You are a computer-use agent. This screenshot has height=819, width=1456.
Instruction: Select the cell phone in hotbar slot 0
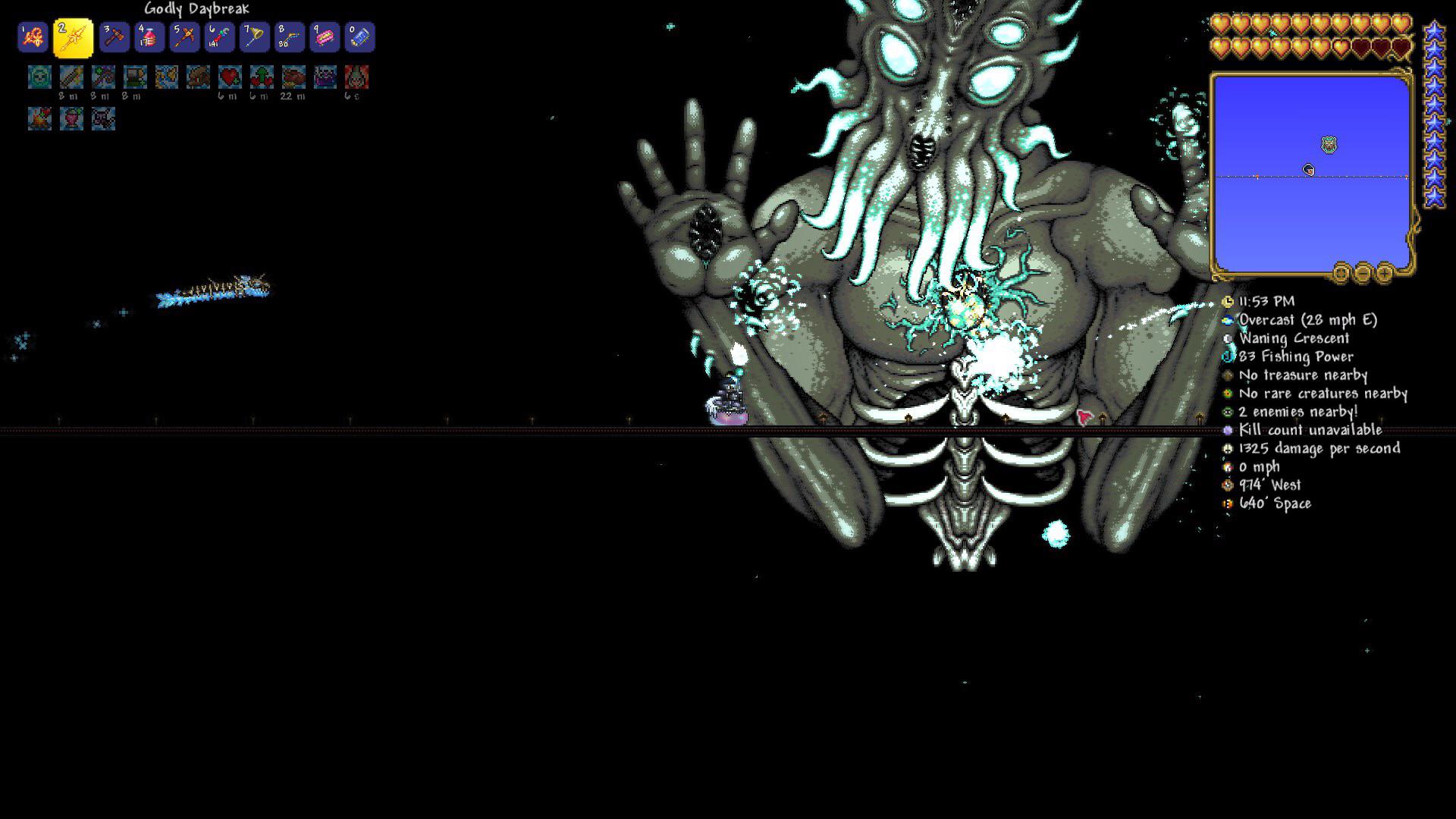click(x=360, y=36)
